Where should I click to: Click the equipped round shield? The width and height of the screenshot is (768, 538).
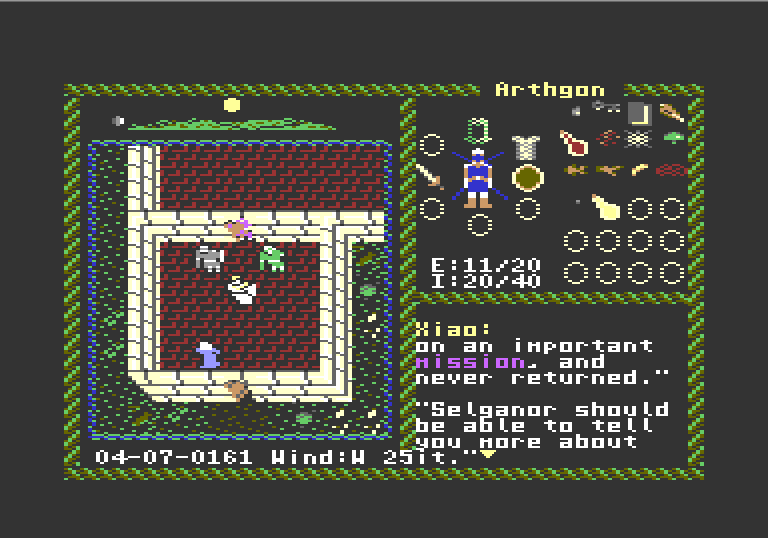pos(527,178)
